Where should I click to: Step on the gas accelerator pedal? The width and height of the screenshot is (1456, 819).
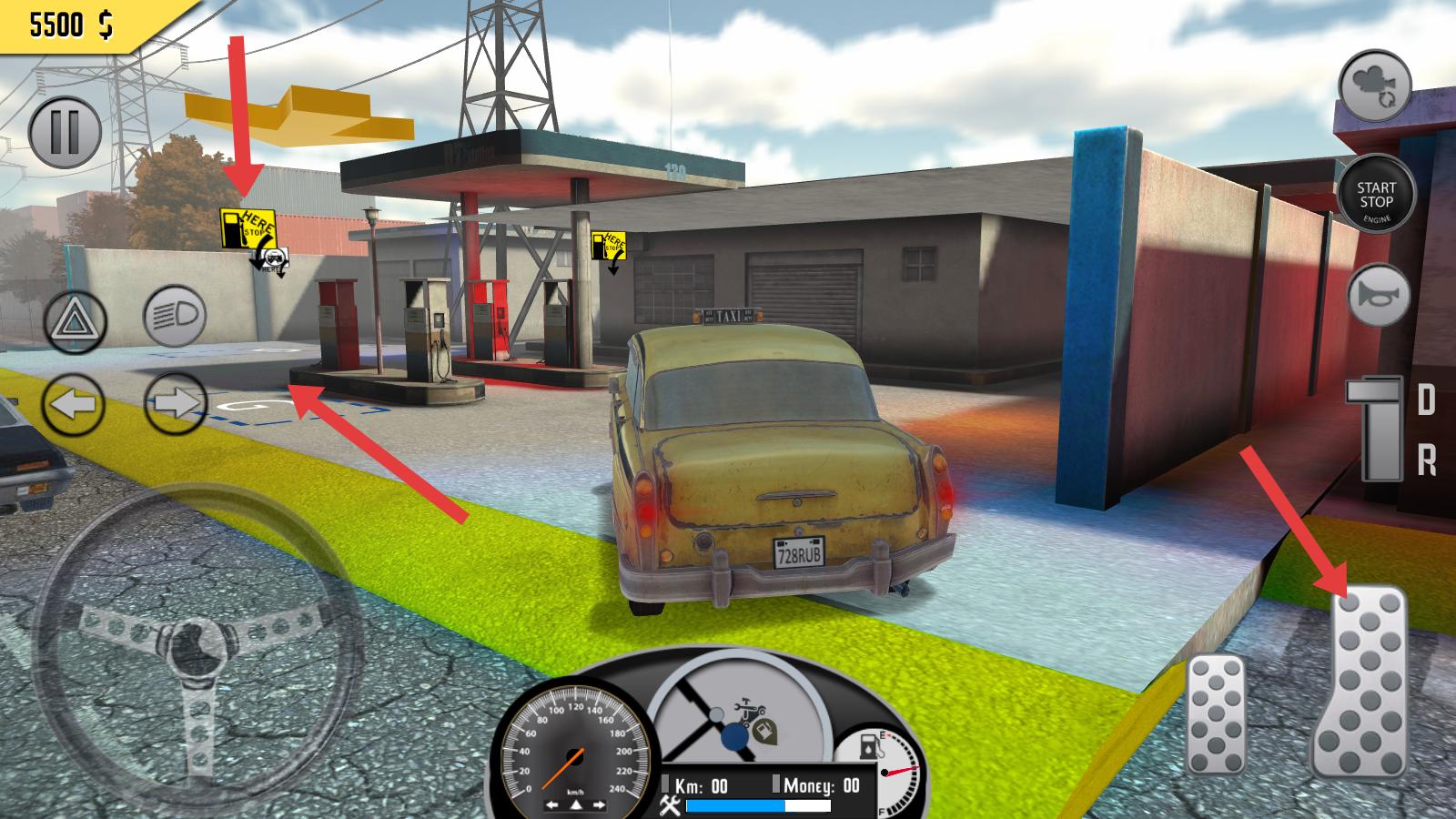1358,681
